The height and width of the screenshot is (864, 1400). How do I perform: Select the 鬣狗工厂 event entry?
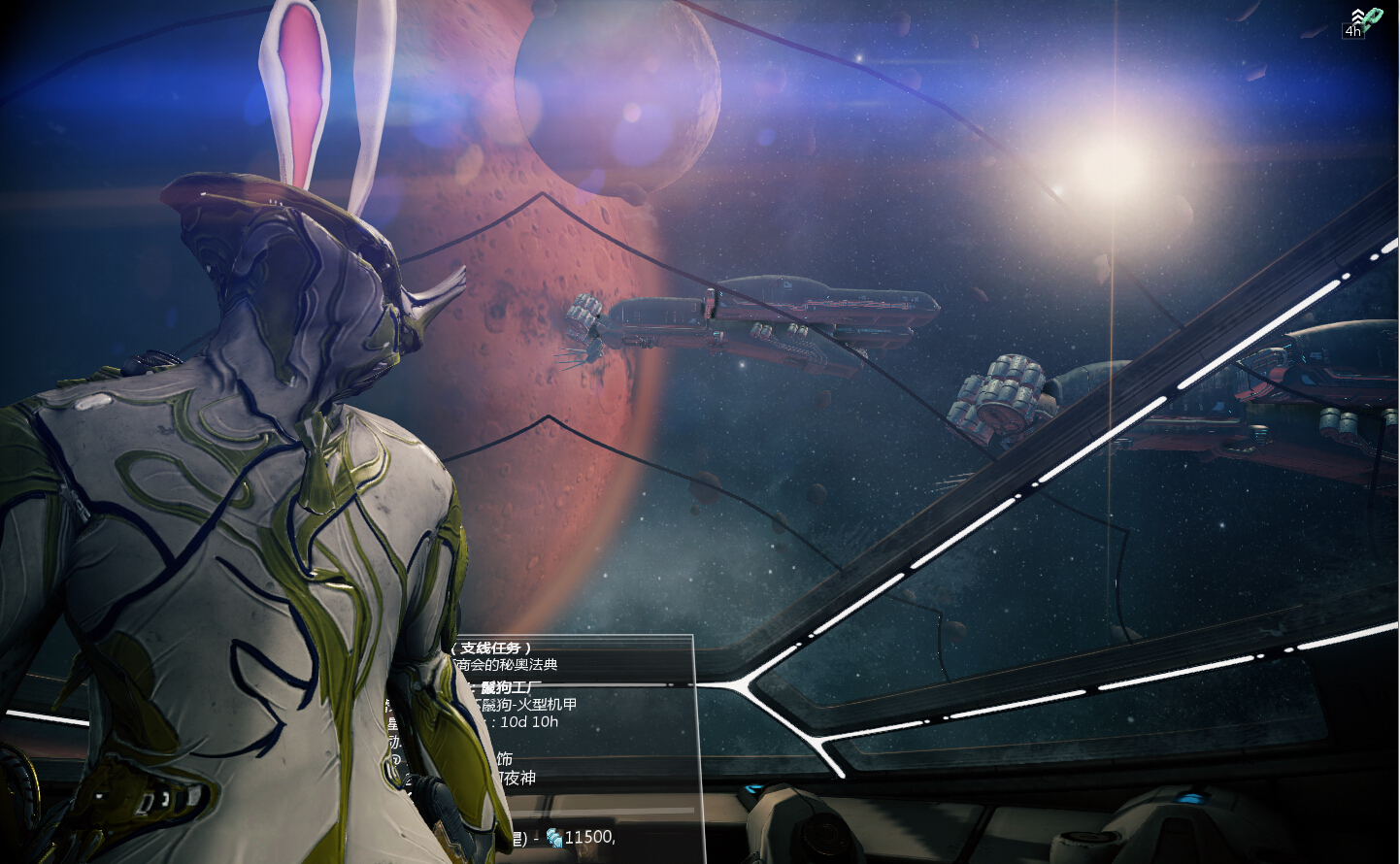(511, 687)
